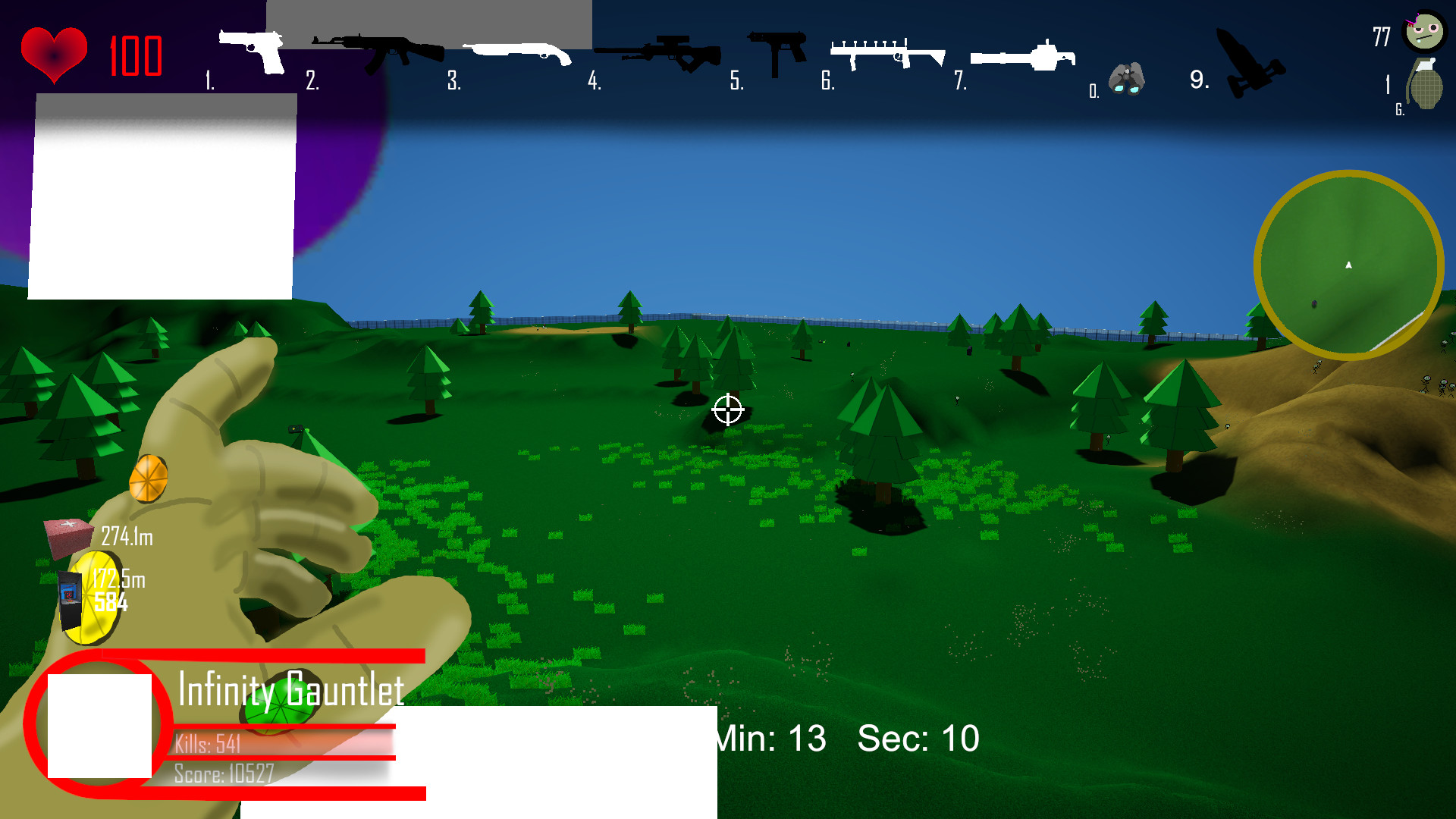Select the grenade icon labeled G
This screenshot has width=1456, height=819.
coord(1424,83)
